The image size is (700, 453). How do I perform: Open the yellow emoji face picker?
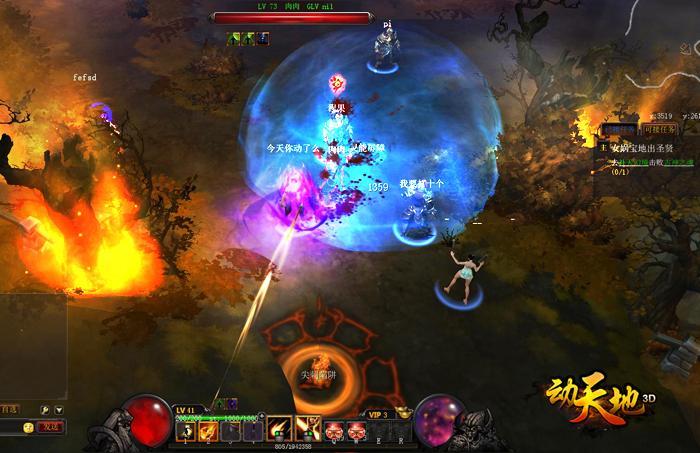28,427
